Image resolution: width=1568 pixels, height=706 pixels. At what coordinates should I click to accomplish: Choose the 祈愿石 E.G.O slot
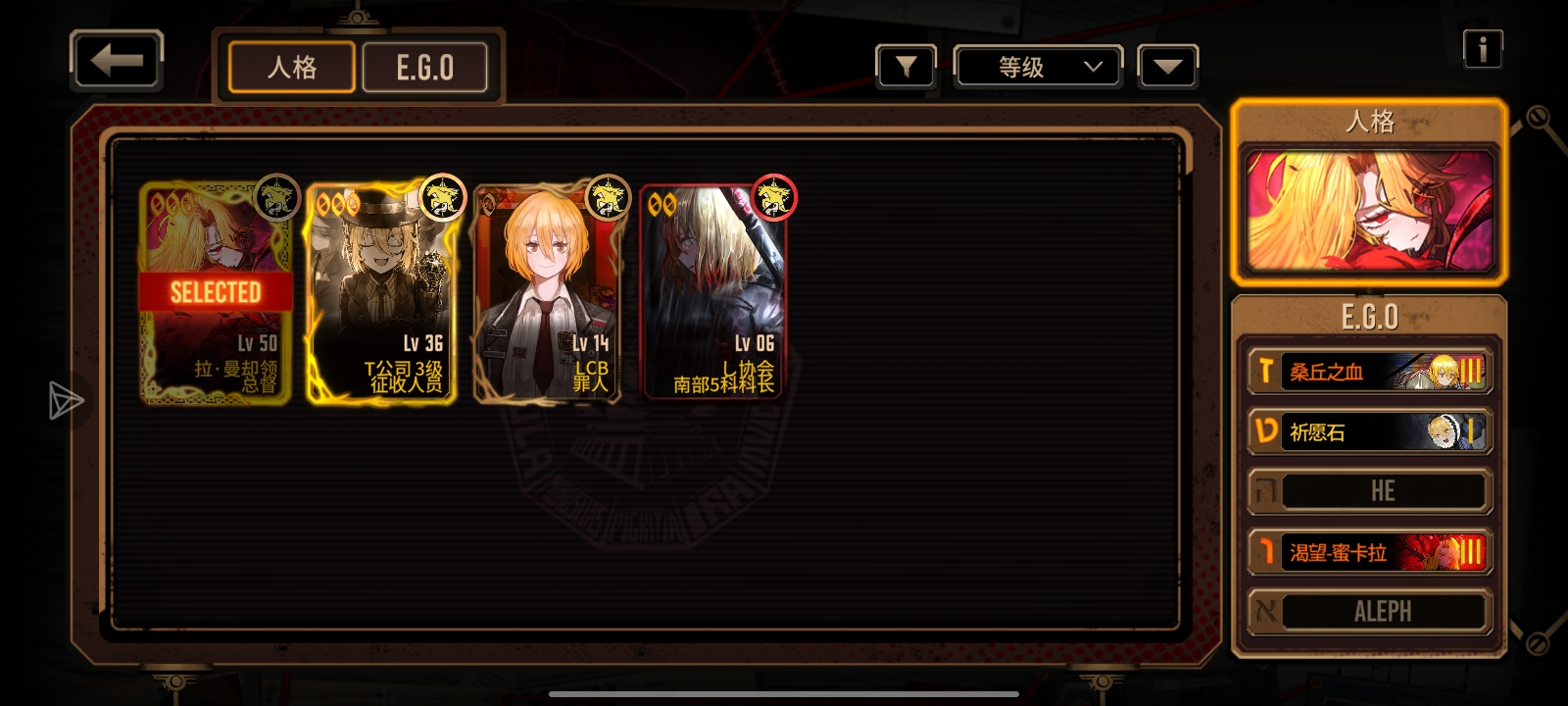tap(1369, 432)
